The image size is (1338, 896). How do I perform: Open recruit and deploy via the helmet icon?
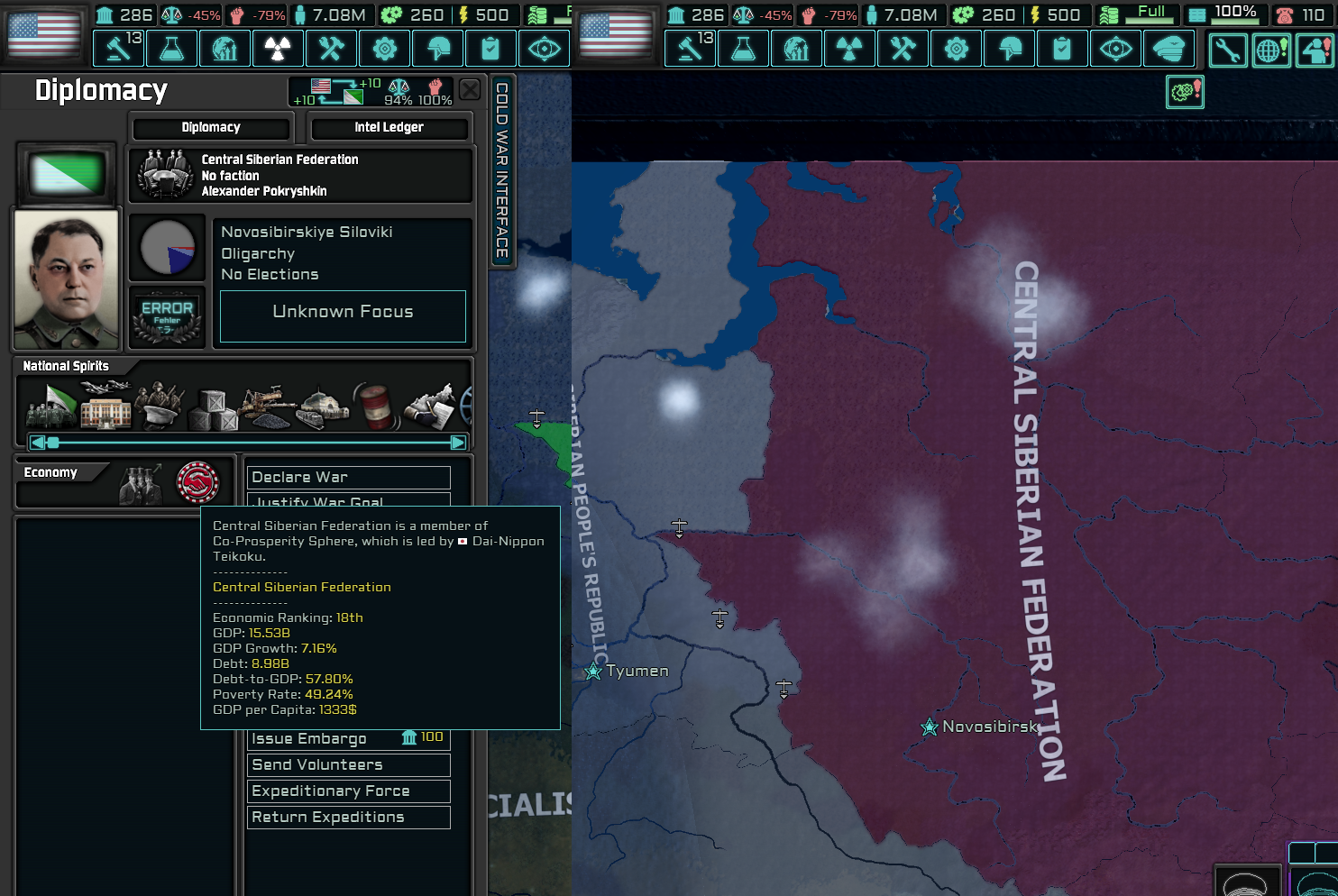[x=438, y=50]
